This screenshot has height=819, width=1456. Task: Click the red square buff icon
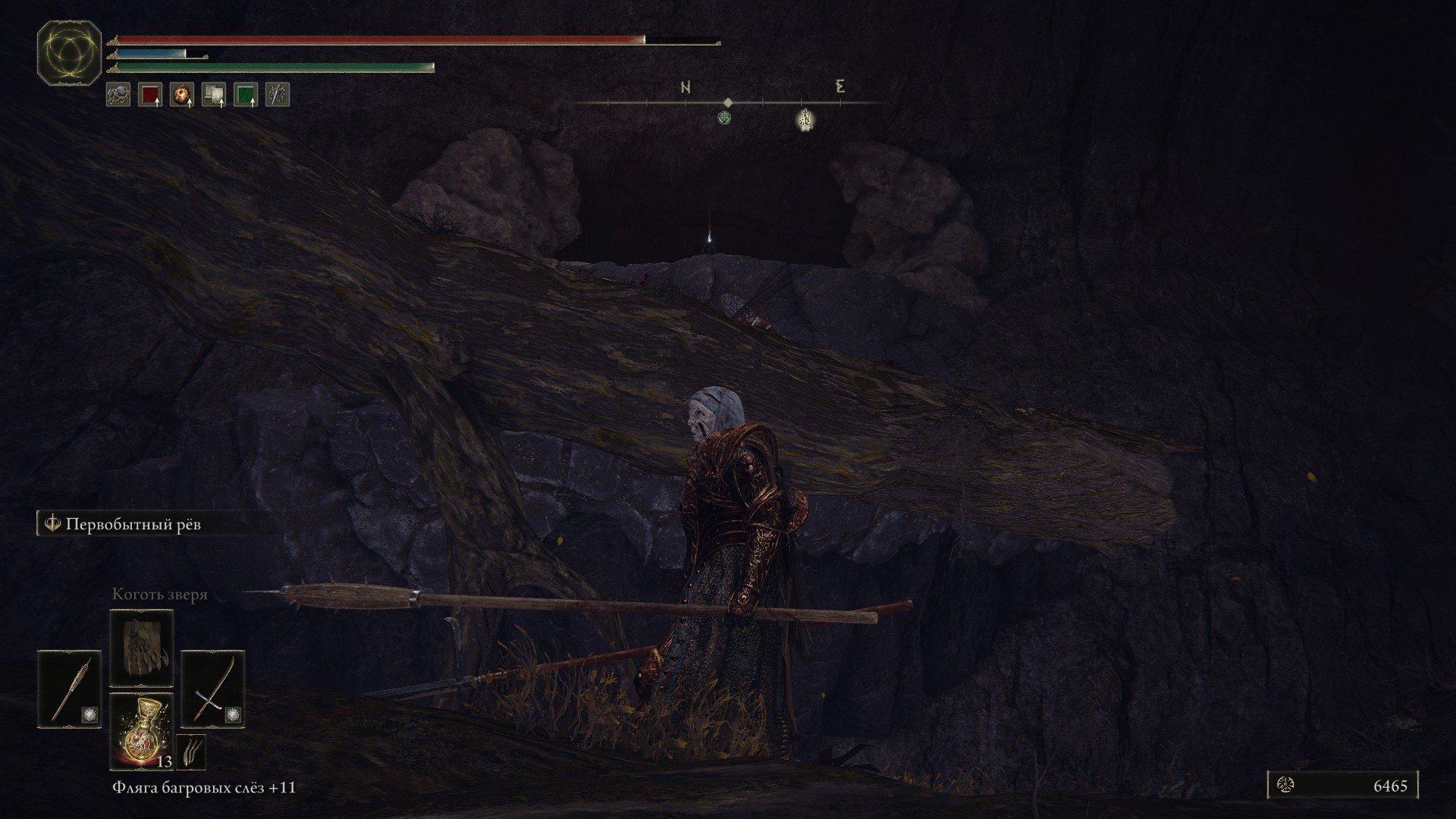pos(150,94)
